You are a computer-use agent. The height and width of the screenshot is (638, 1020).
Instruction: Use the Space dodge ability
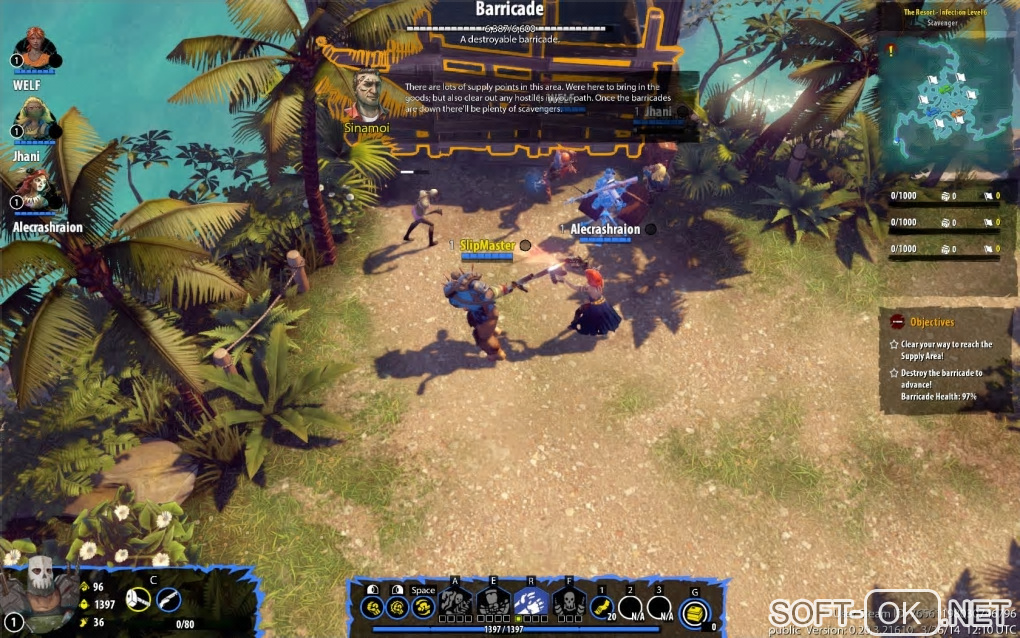point(423,606)
